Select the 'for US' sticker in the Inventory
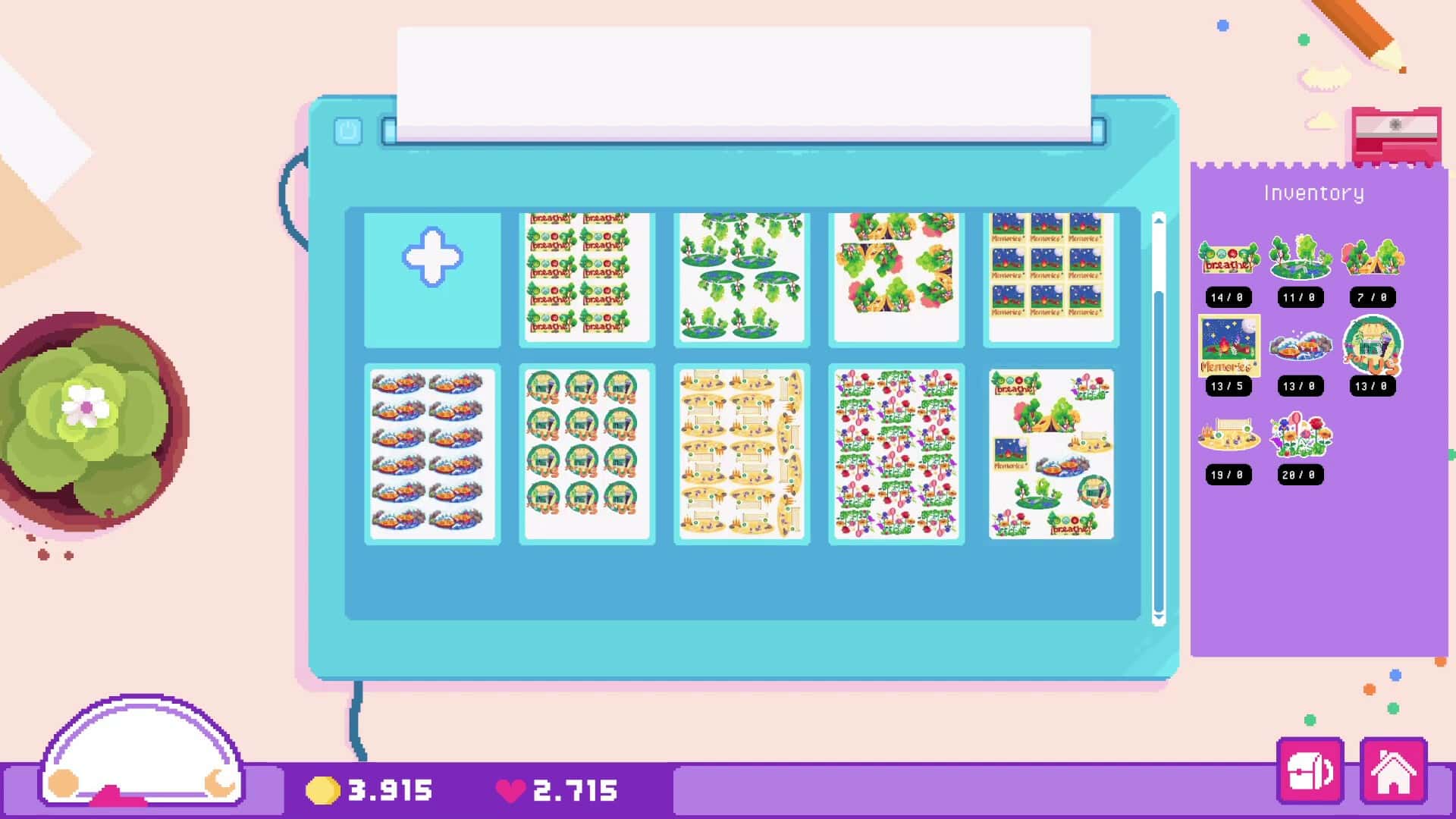The image size is (1456, 819). tap(1373, 346)
